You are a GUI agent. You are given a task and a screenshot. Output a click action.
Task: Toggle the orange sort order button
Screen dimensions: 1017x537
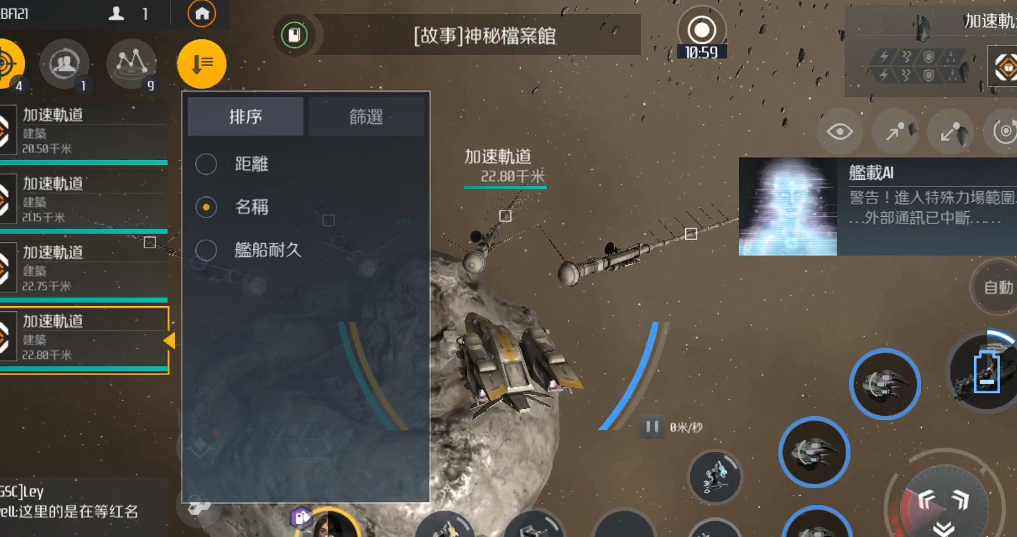[201, 64]
